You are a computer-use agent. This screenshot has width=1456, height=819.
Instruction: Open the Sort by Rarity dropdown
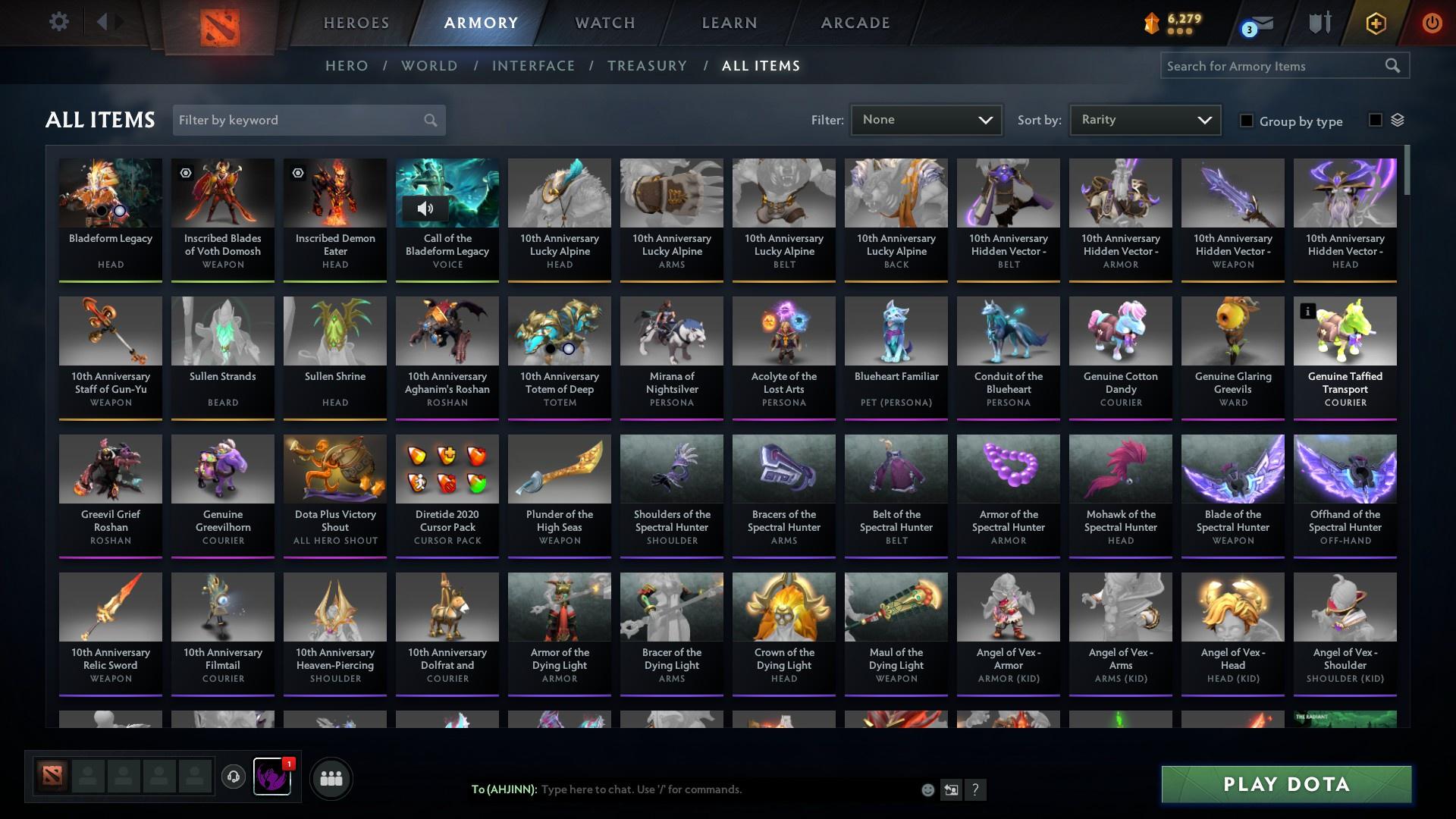tap(1144, 119)
